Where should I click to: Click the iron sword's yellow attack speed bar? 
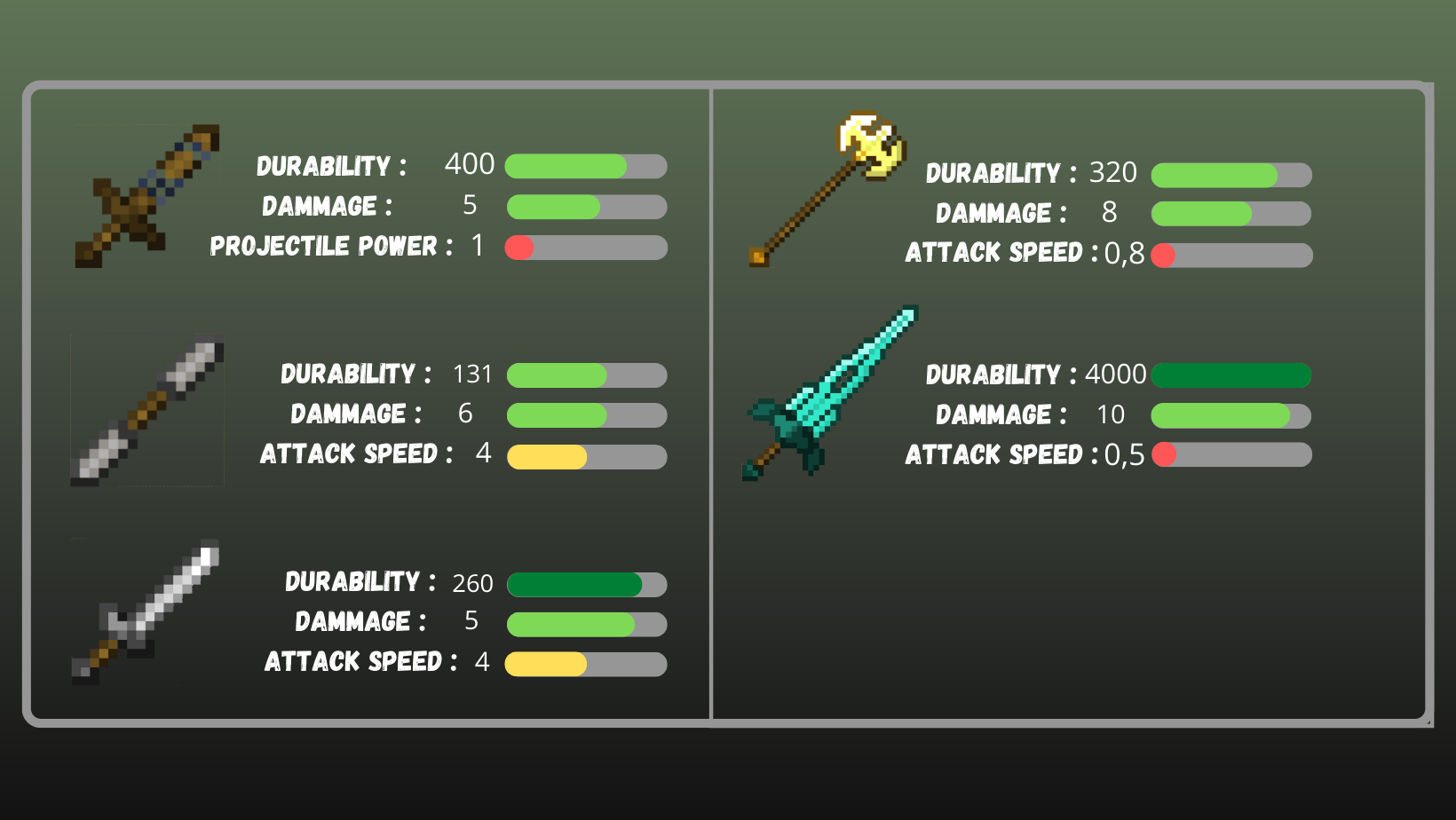tap(544, 663)
